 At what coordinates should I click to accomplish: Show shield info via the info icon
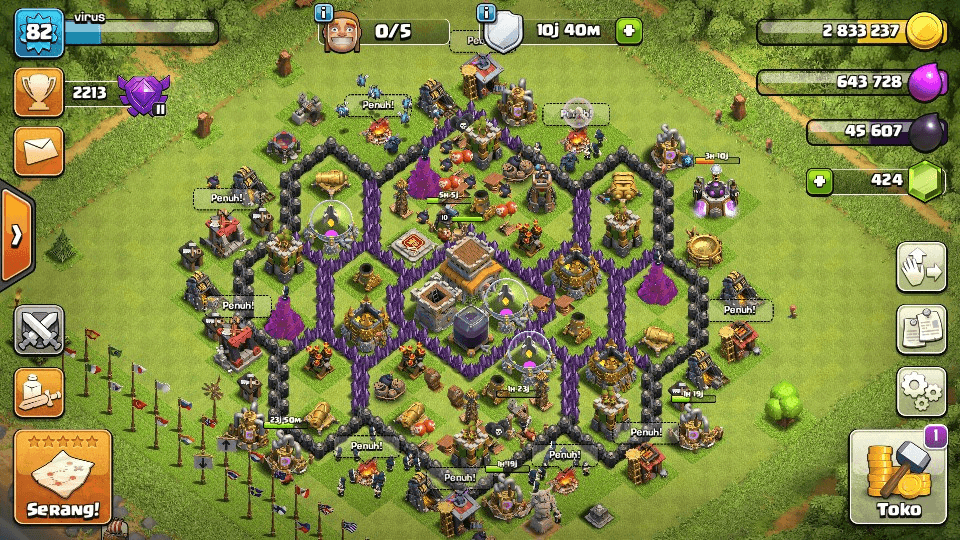click(486, 13)
